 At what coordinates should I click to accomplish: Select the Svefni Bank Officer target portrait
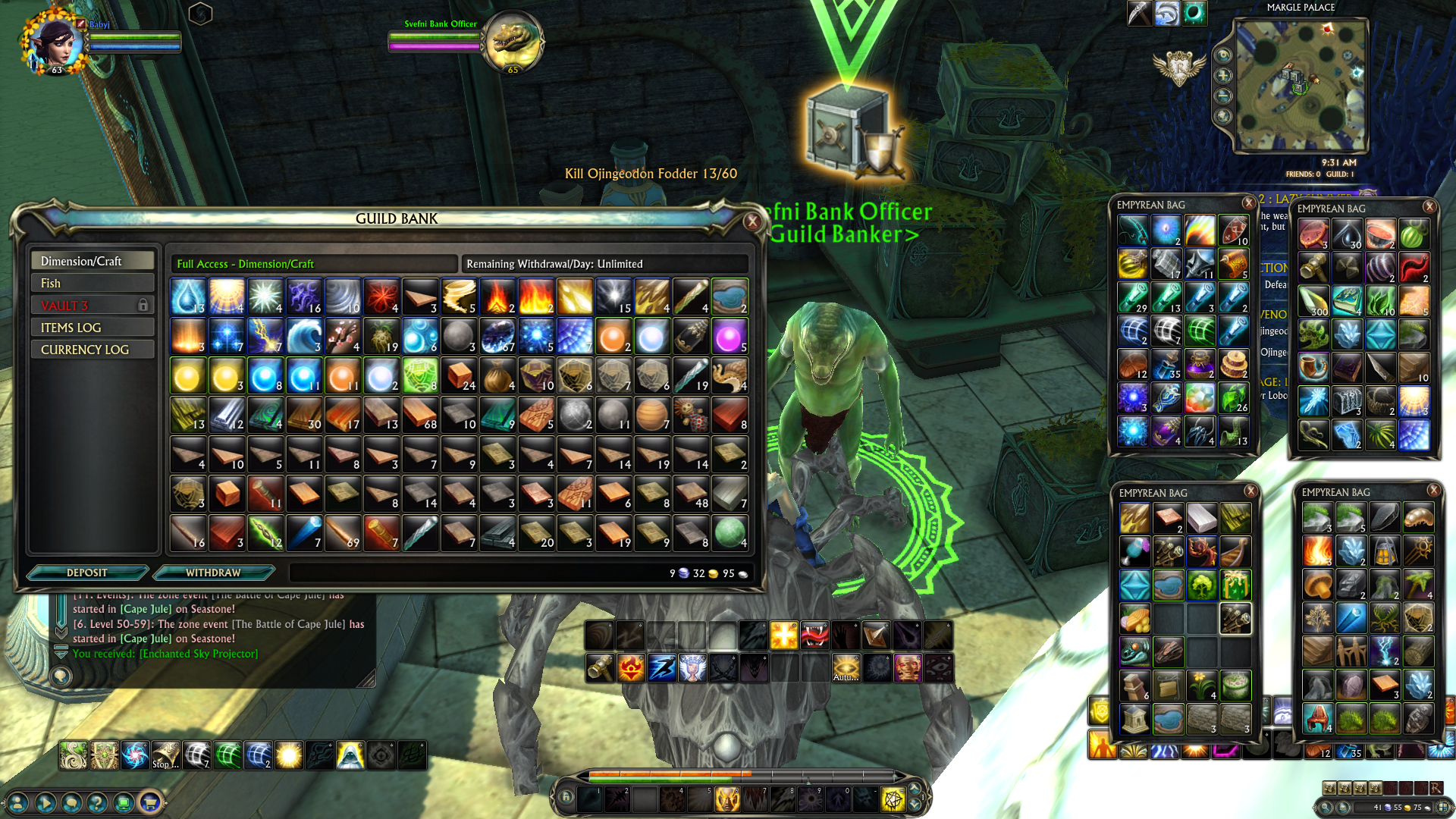[x=513, y=42]
